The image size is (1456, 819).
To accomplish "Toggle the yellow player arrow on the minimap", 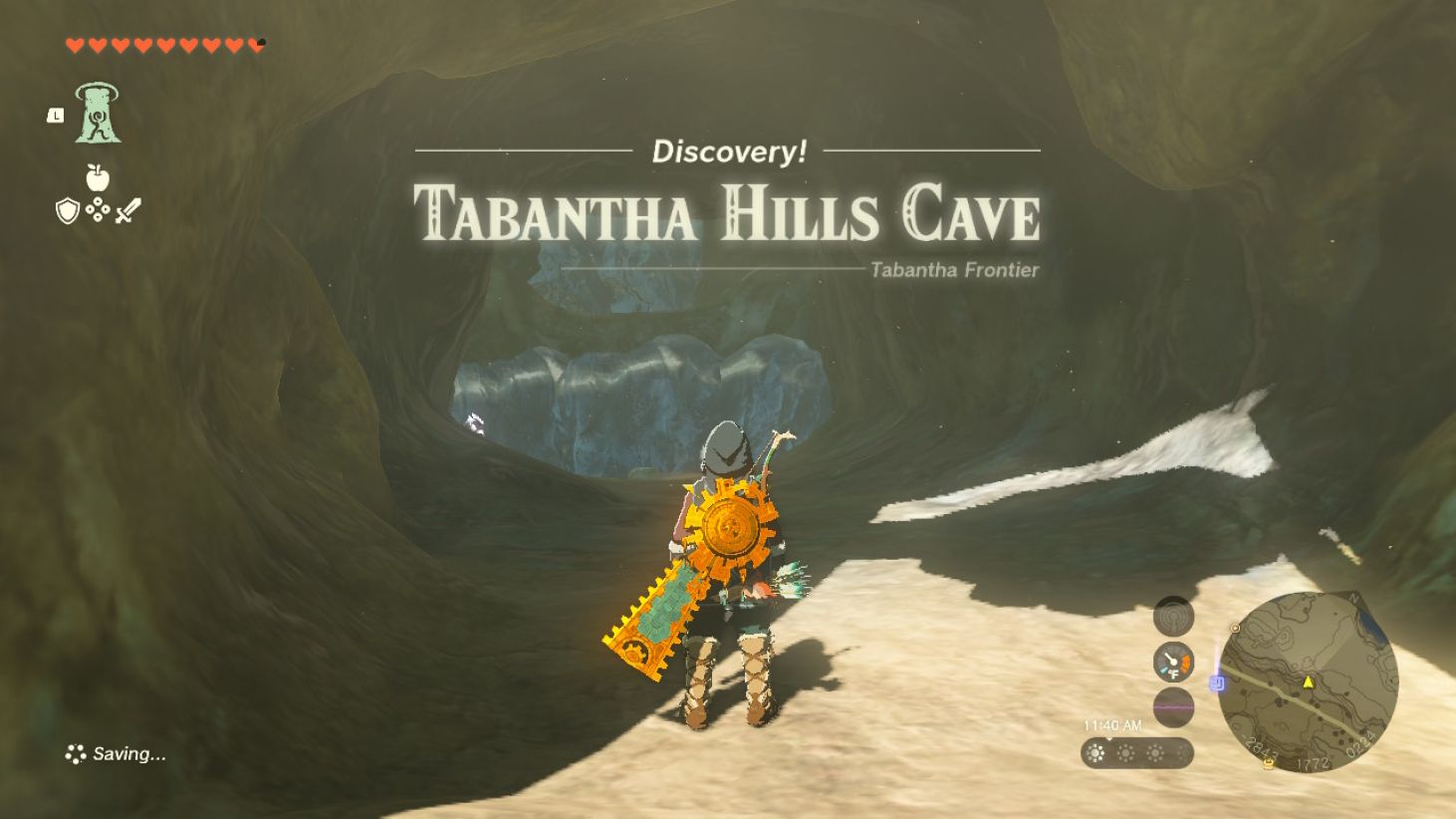I will click(1310, 682).
